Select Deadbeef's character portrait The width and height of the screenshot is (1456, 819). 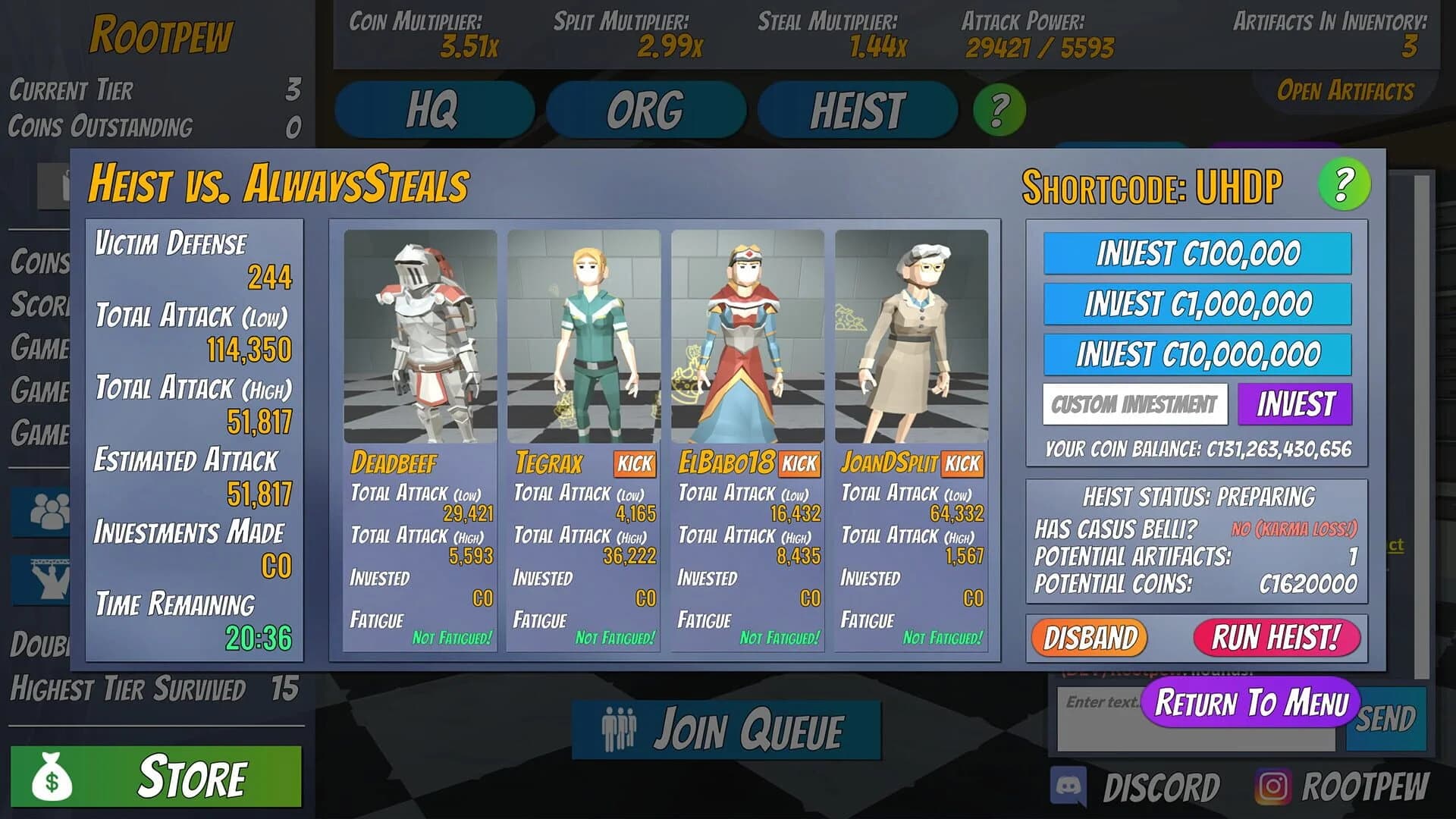coord(422,337)
